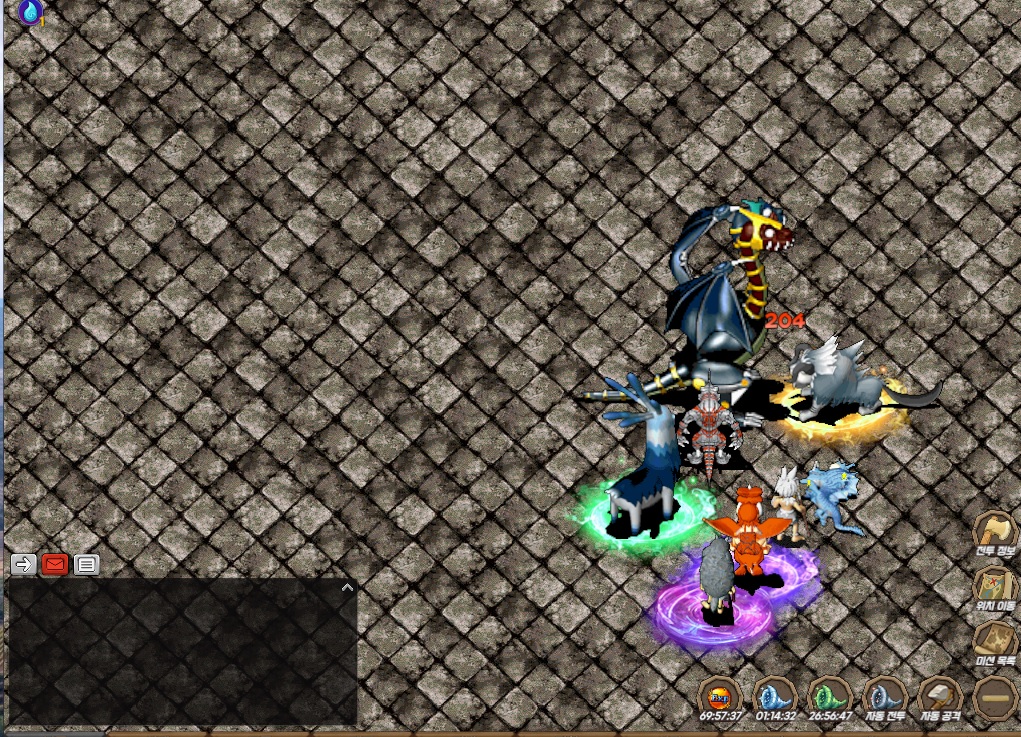Click inside the dark chat log panel
This screenshot has height=737, width=1021.
click(180, 655)
